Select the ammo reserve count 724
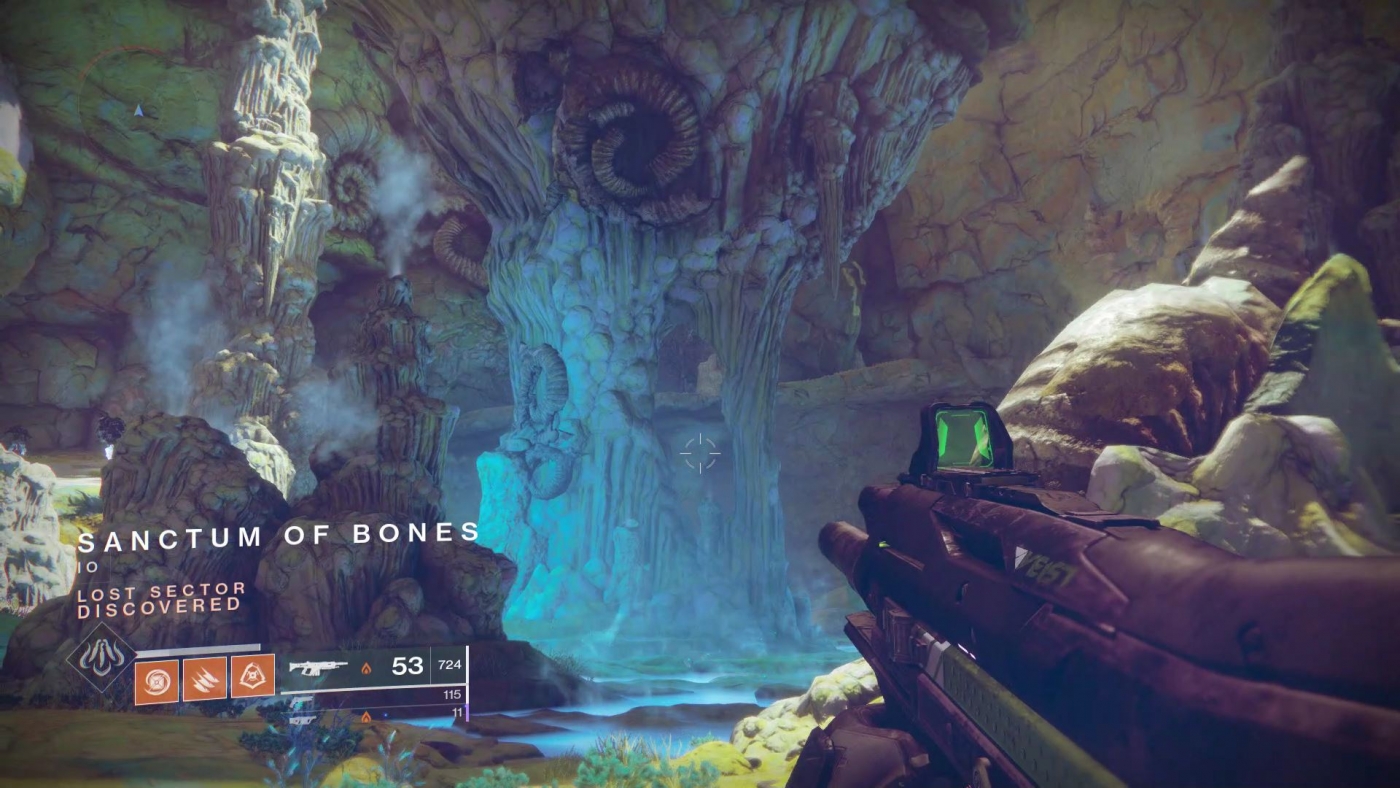This screenshot has height=788, width=1400. [450, 665]
